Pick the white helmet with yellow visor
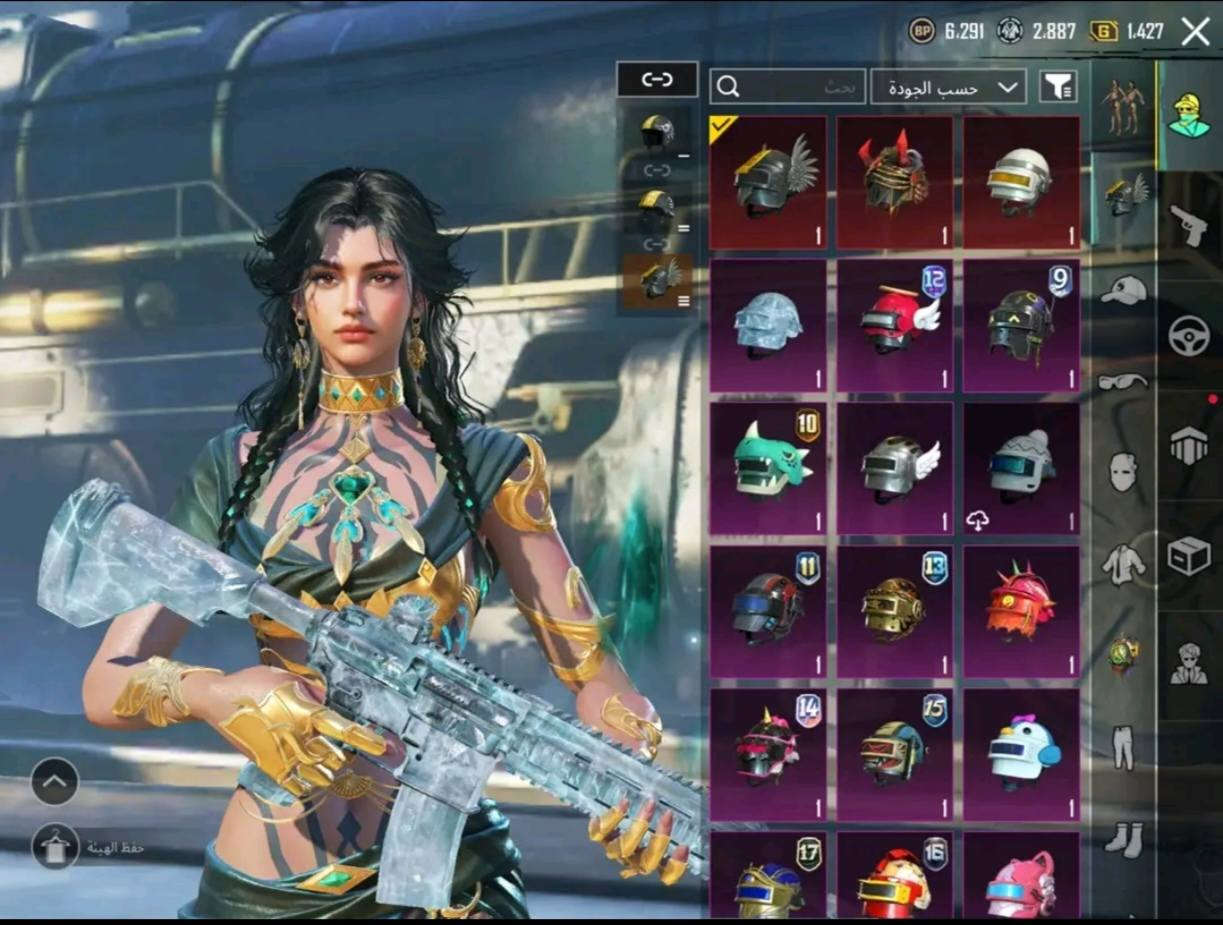 click(x=1021, y=182)
